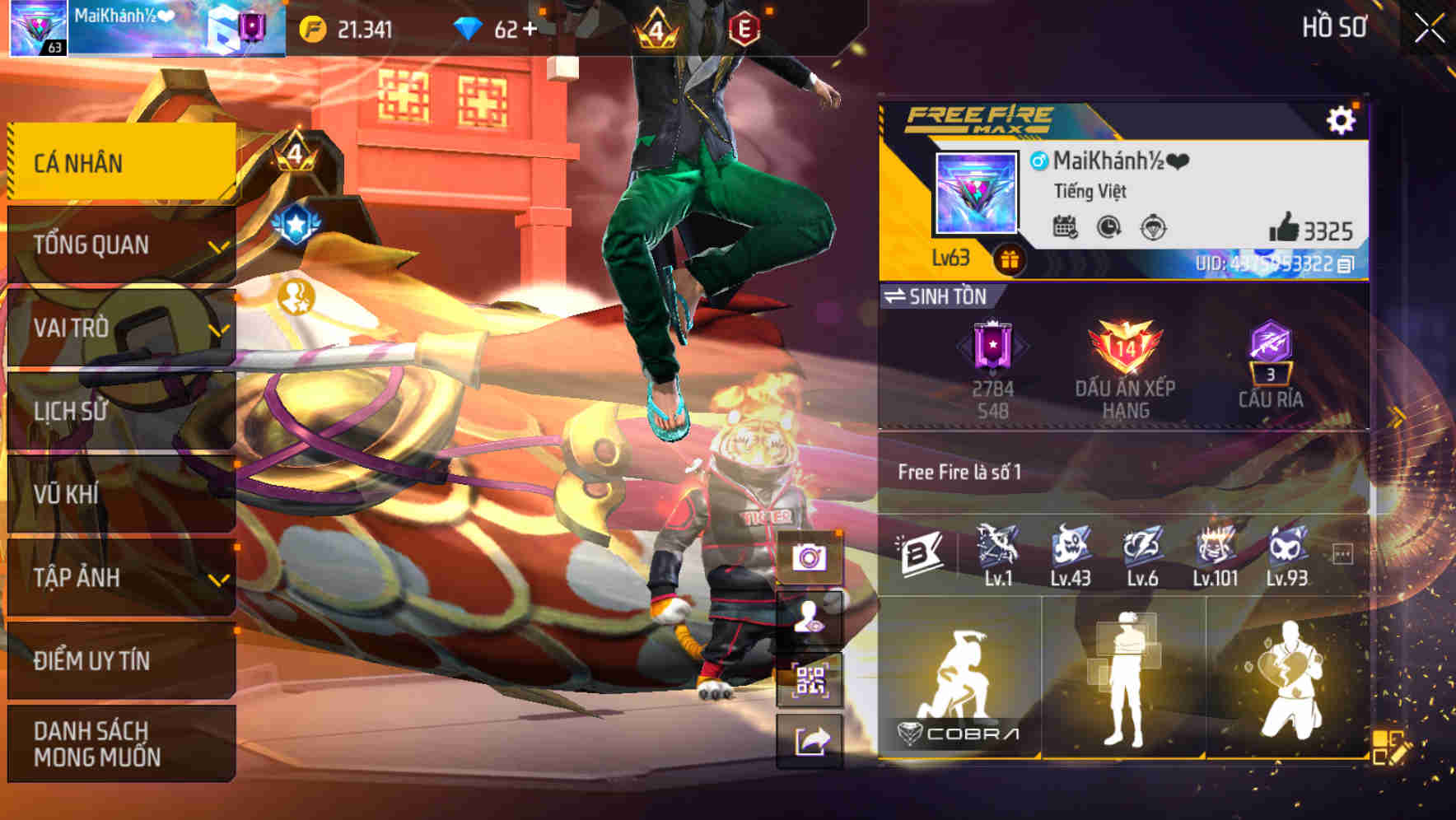Screen dimensions: 1456x820
Task: Open the screenshot capture camera icon
Action: 811,556
